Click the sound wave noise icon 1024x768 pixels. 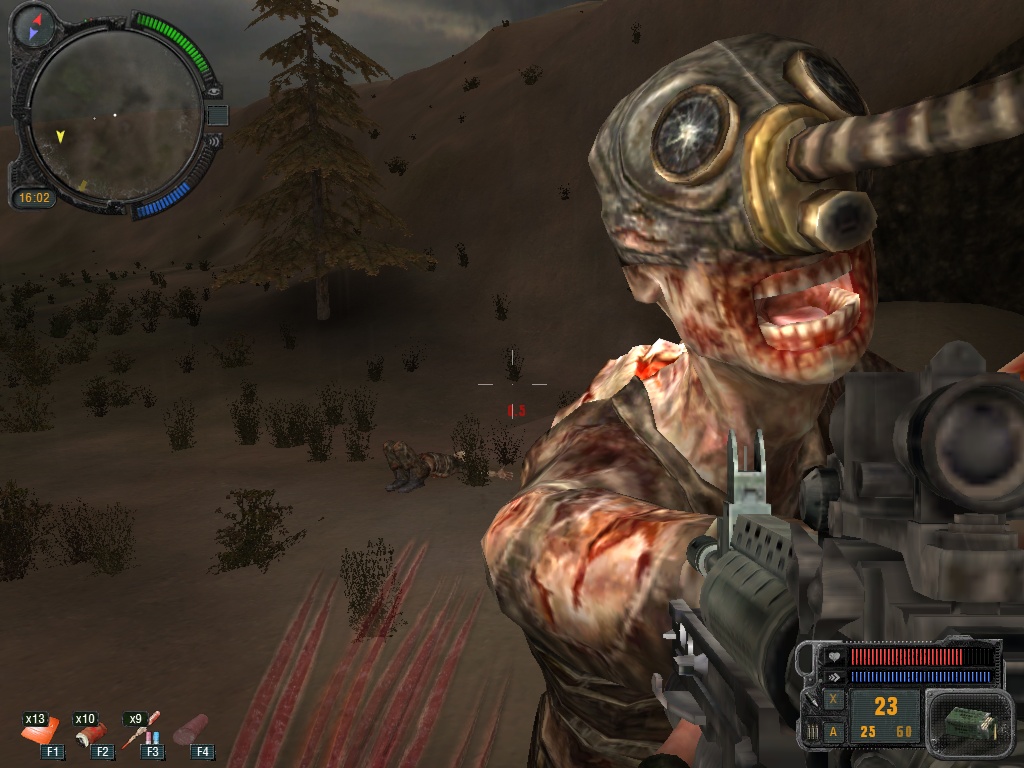(211, 141)
